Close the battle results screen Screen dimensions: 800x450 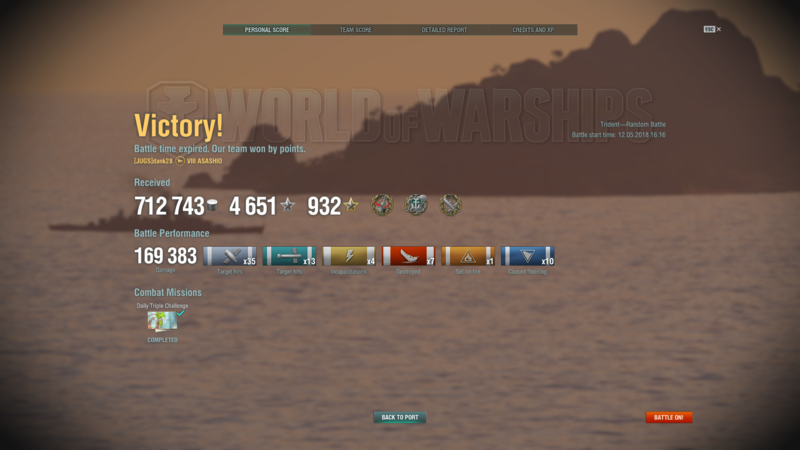pos(718,30)
